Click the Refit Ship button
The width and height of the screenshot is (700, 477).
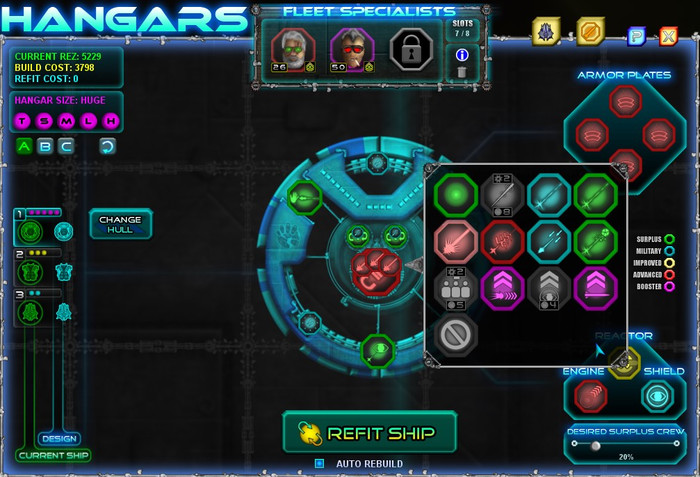pos(369,432)
